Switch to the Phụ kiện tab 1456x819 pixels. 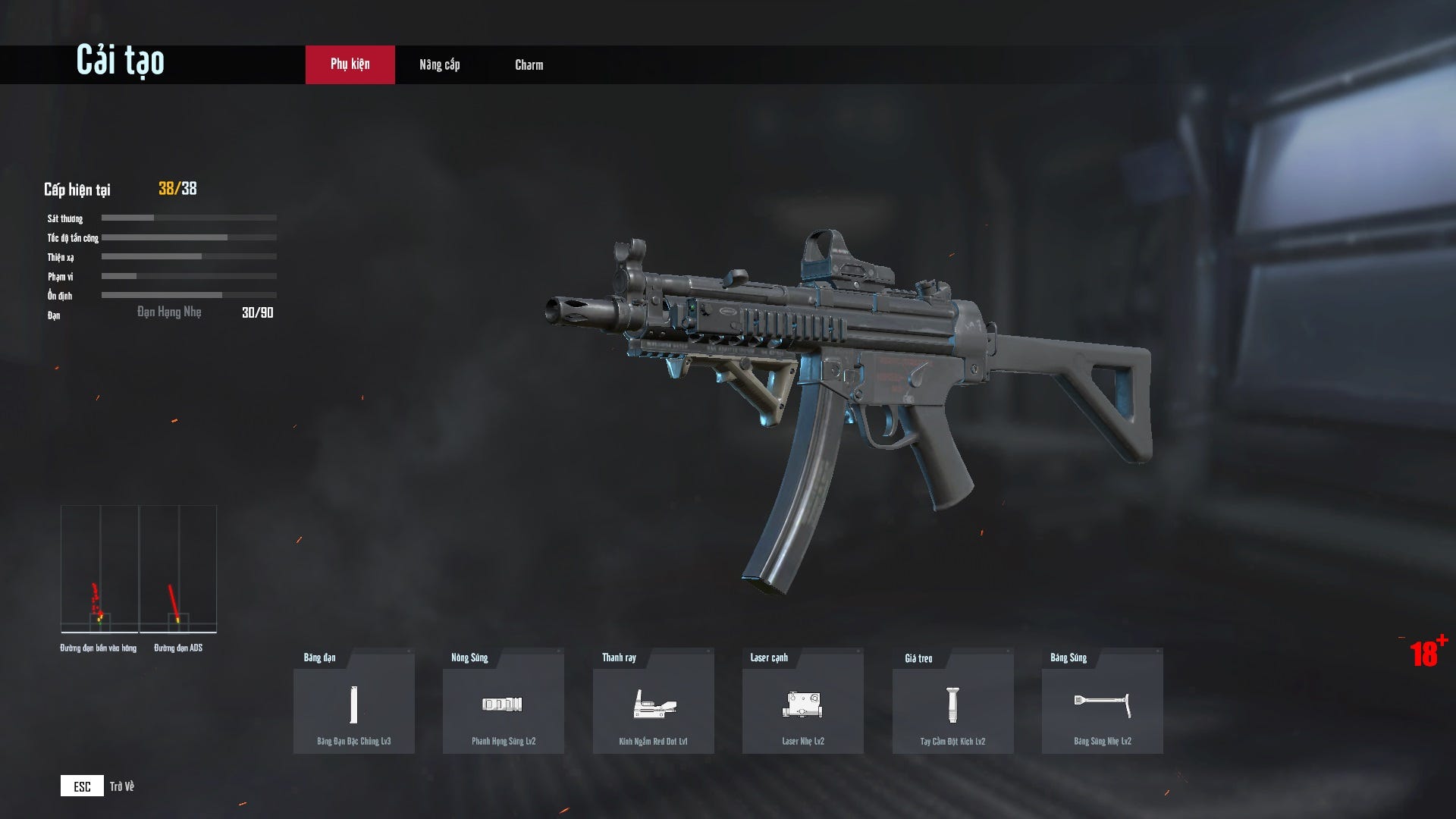(x=350, y=64)
